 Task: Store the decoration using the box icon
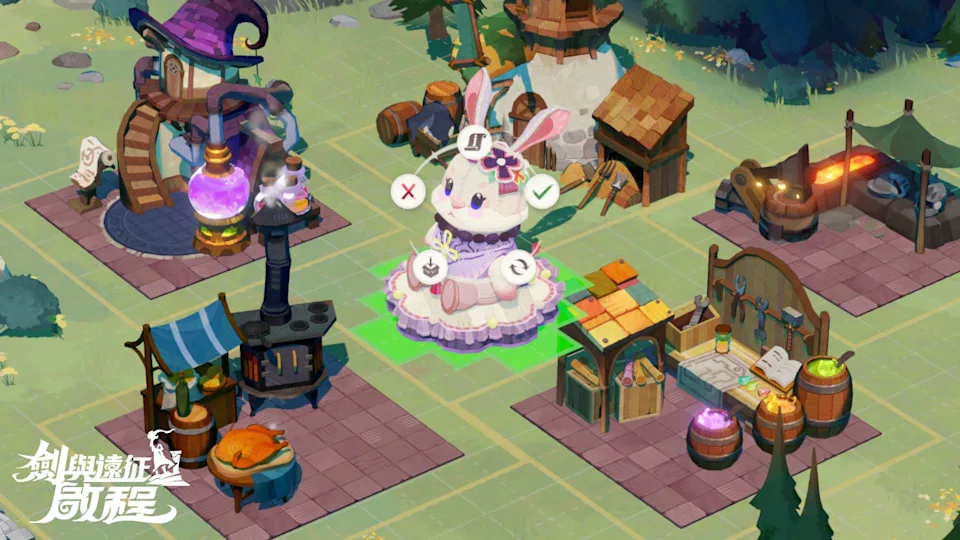pyautogui.click(x=431, y=267)
